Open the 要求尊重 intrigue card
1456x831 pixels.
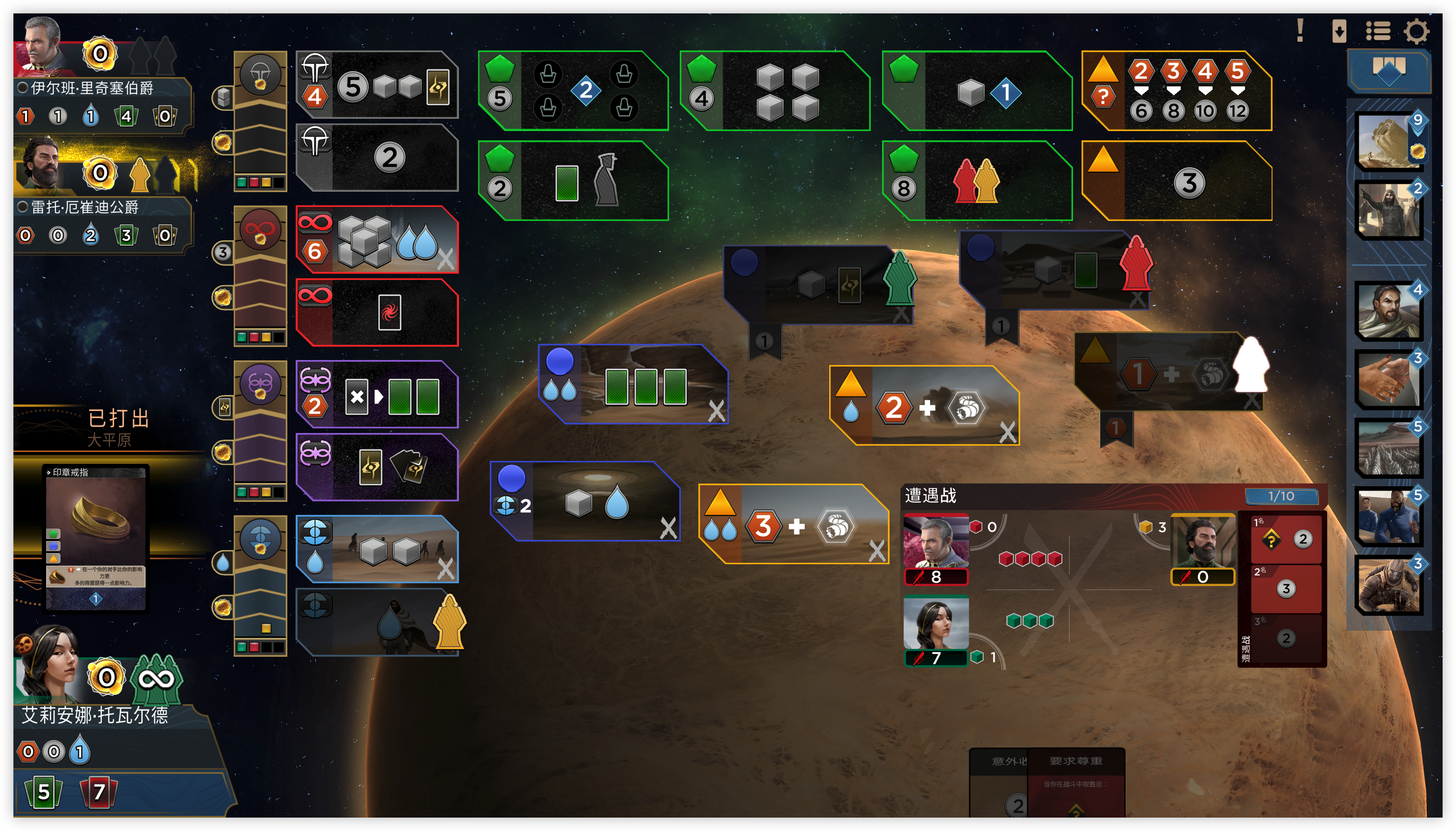pyautogui.click(x=1076, y=782)
